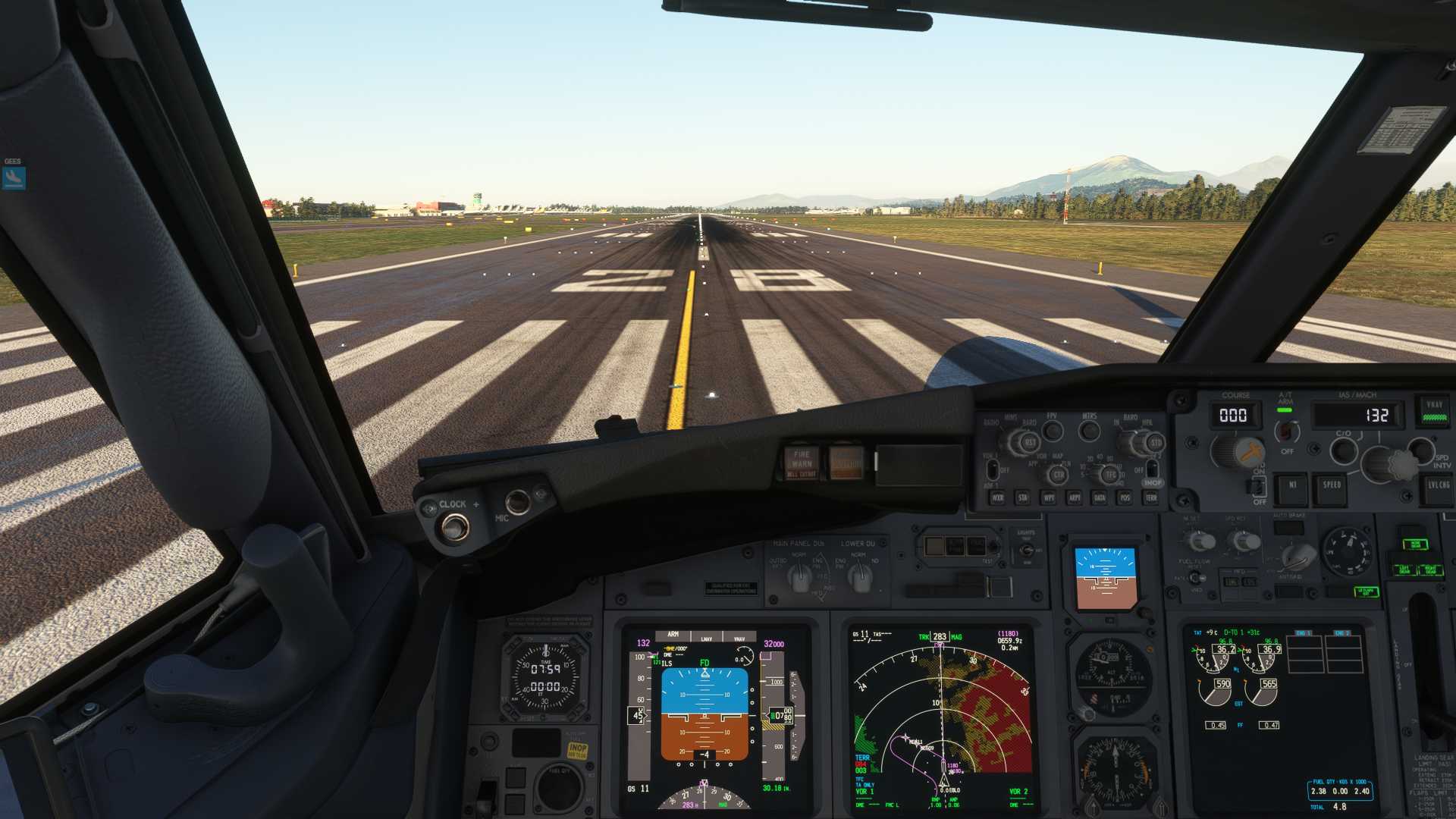Toggle the VNAV mode button
The width and height of the screenshot is (1456, 819).
[1434, 409]
